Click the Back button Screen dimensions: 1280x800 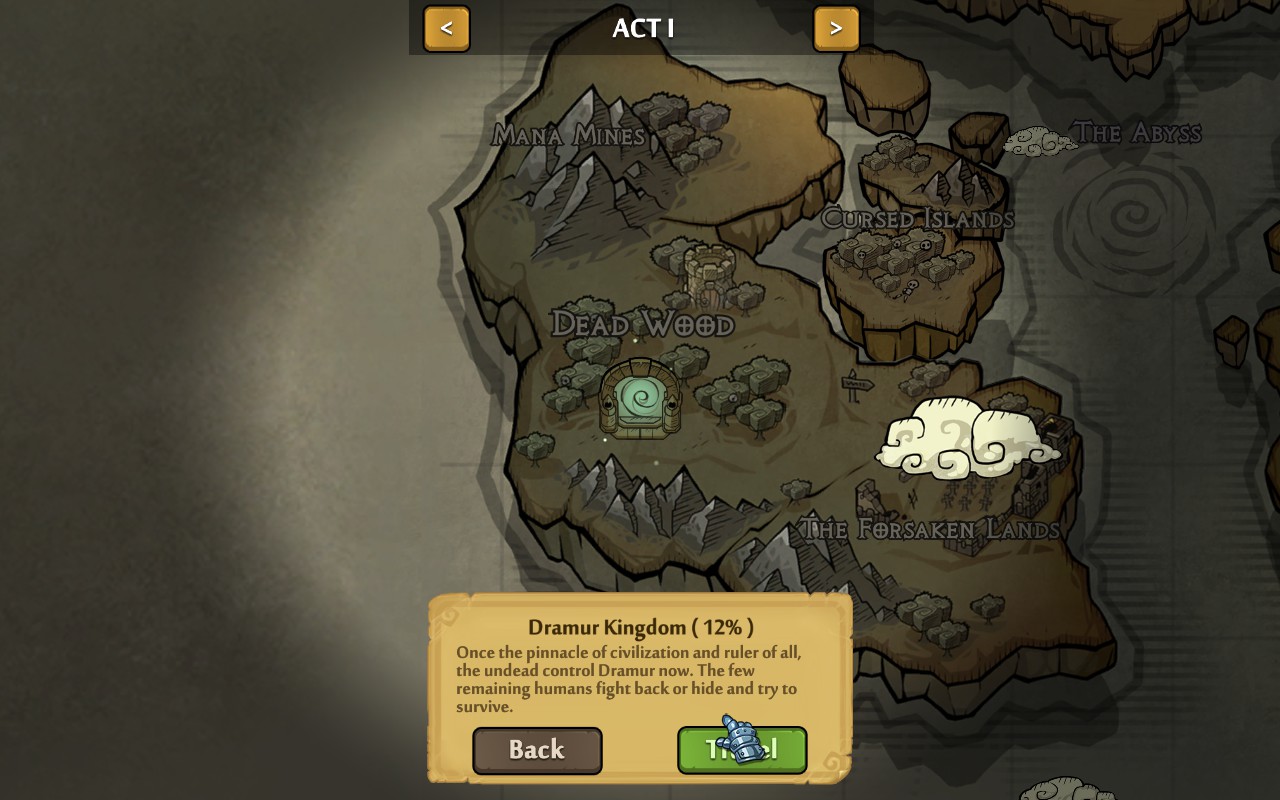click(x=537, y=750)
